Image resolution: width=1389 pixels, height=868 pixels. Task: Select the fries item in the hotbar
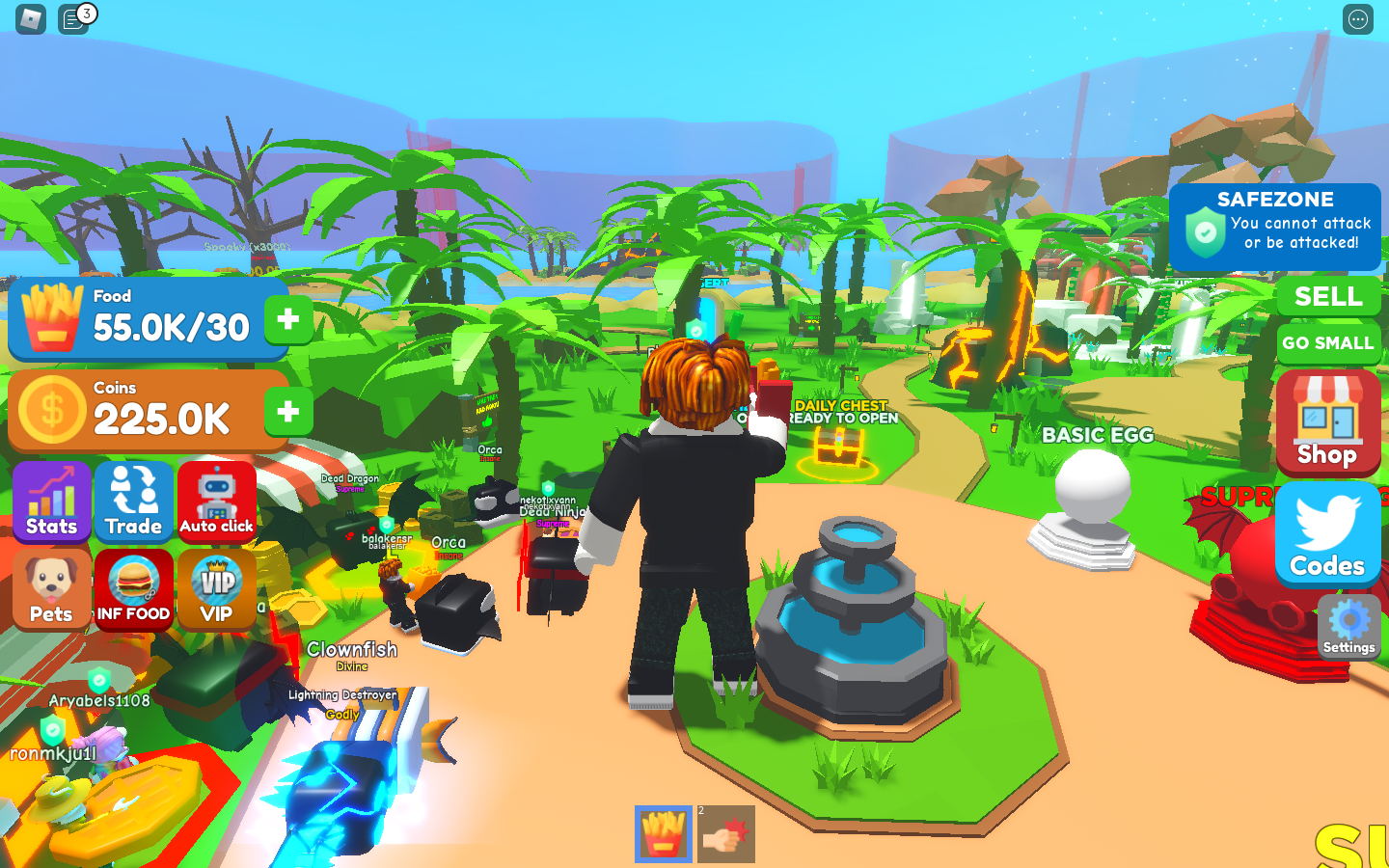pyautogui.click(x=663, y=831)
